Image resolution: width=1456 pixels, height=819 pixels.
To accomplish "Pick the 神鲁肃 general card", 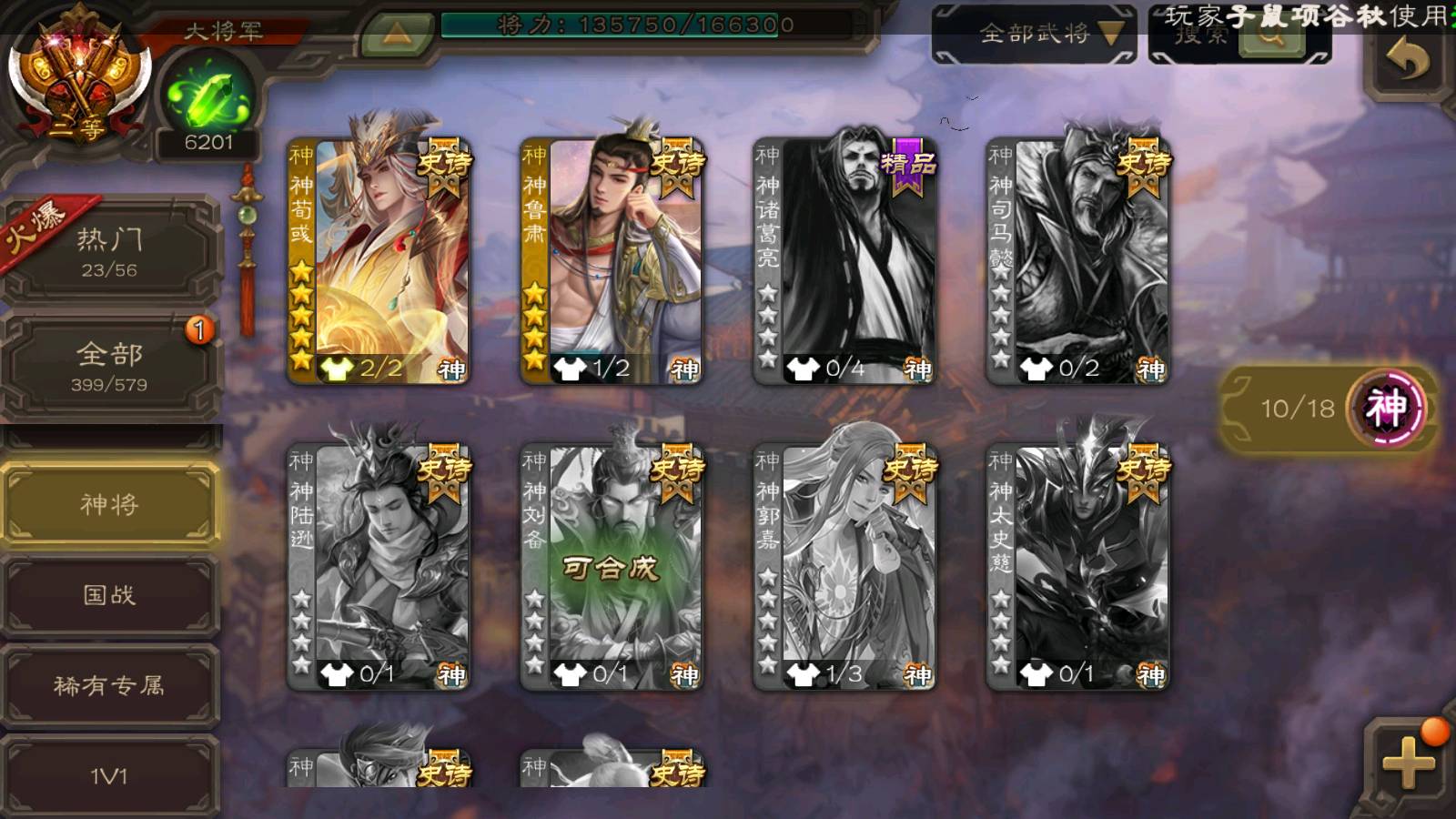I will 612,261.
